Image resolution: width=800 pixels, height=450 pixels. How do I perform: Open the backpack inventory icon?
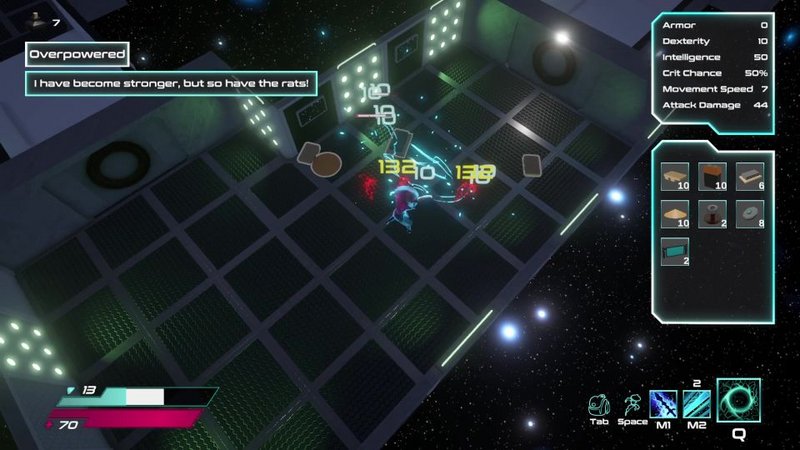[x=599, y=403]
